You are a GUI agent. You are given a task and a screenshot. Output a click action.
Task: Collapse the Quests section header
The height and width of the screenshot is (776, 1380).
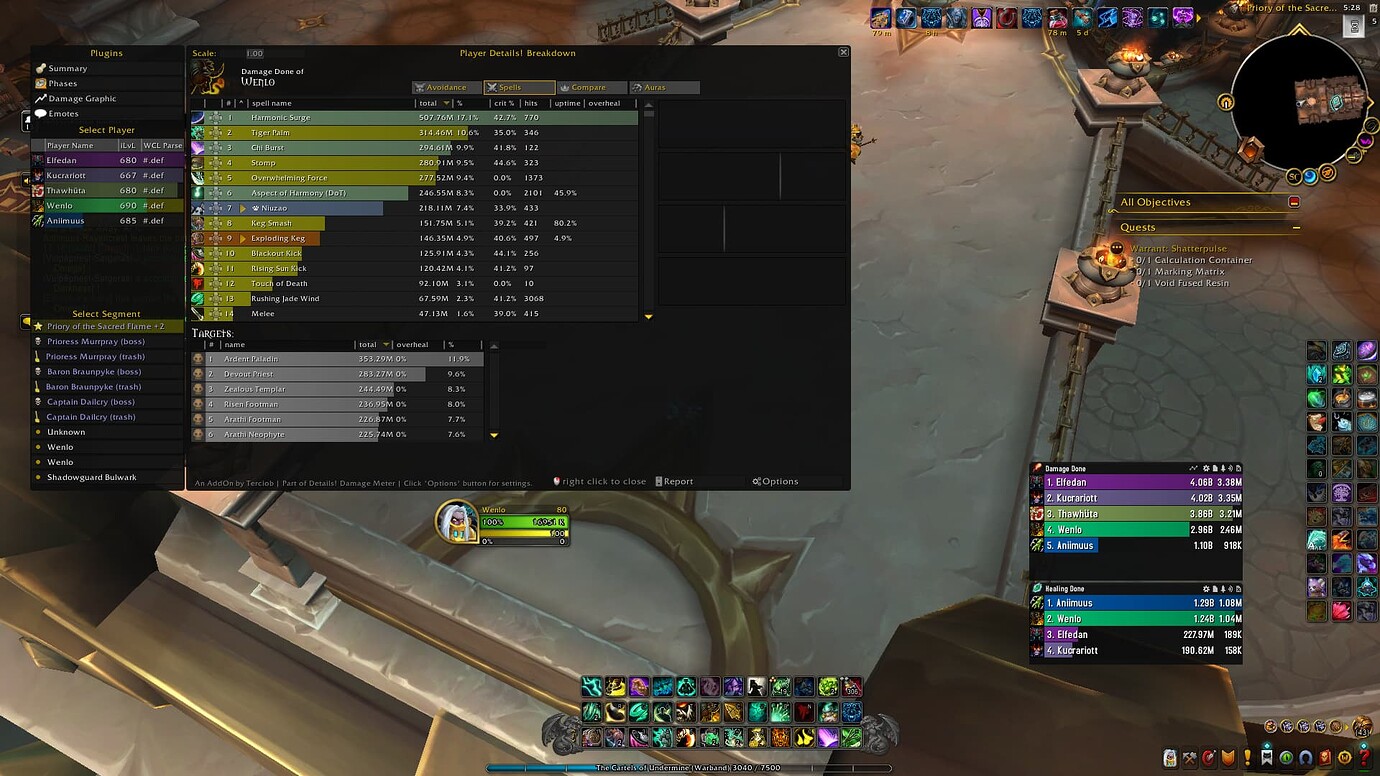point(1297,227)
